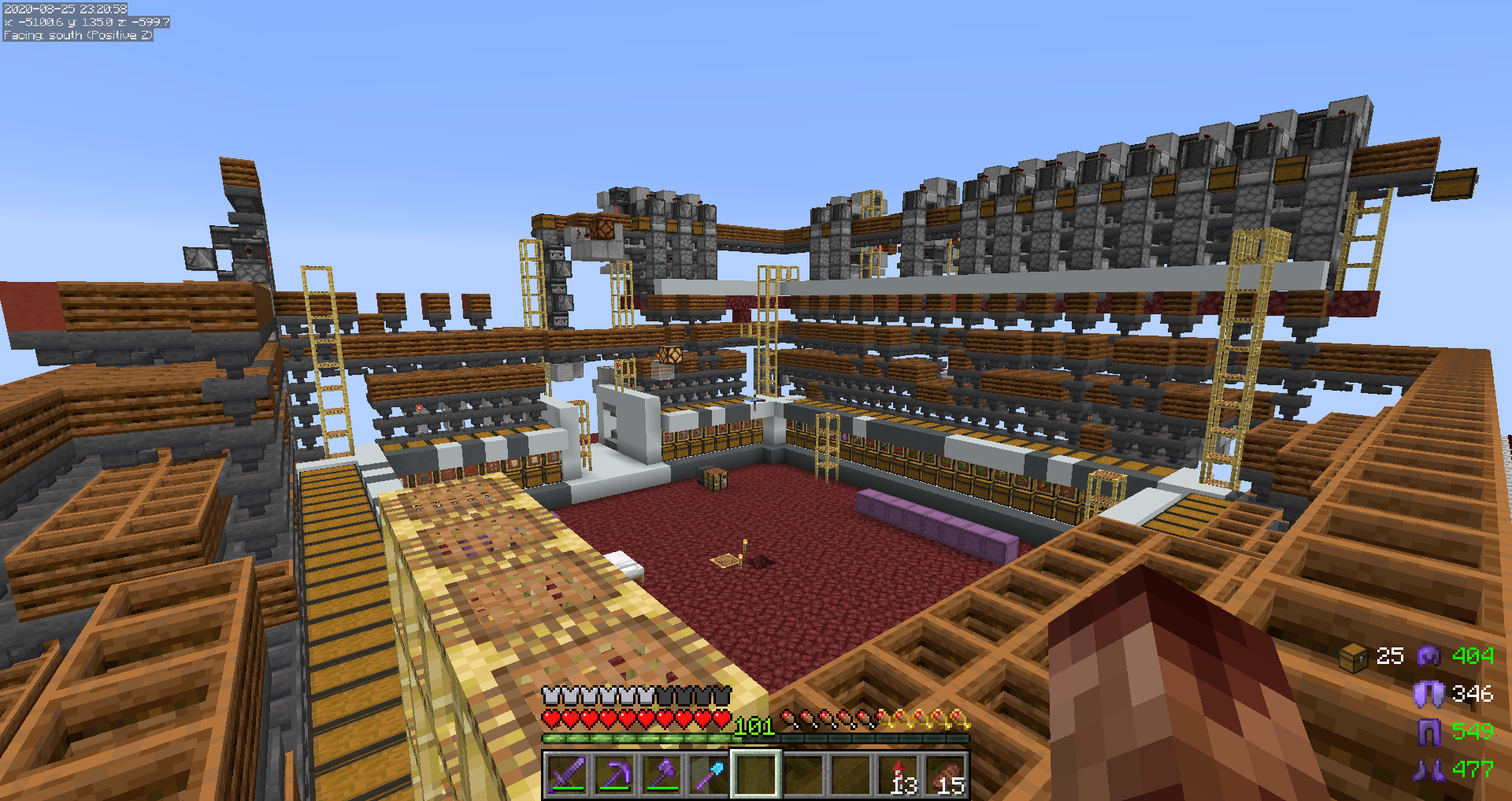
Task: Select the firework rocket stack of 13
Action: [x=899, y=774]
